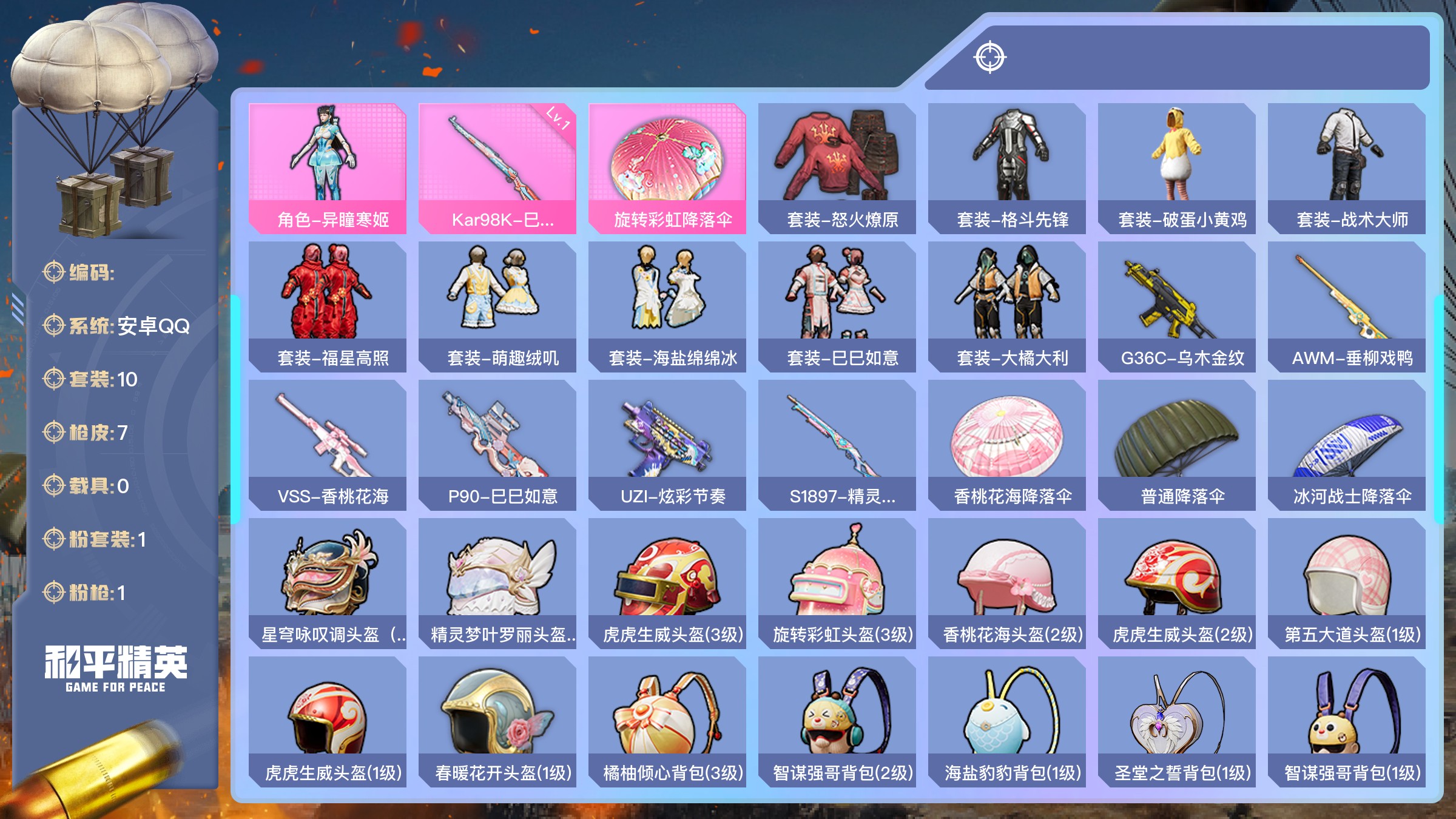Viewport: 1456px width, 819px height.
Task: Select the UZI-炫彩节奏 skin tile
Action: coord(667,445)
